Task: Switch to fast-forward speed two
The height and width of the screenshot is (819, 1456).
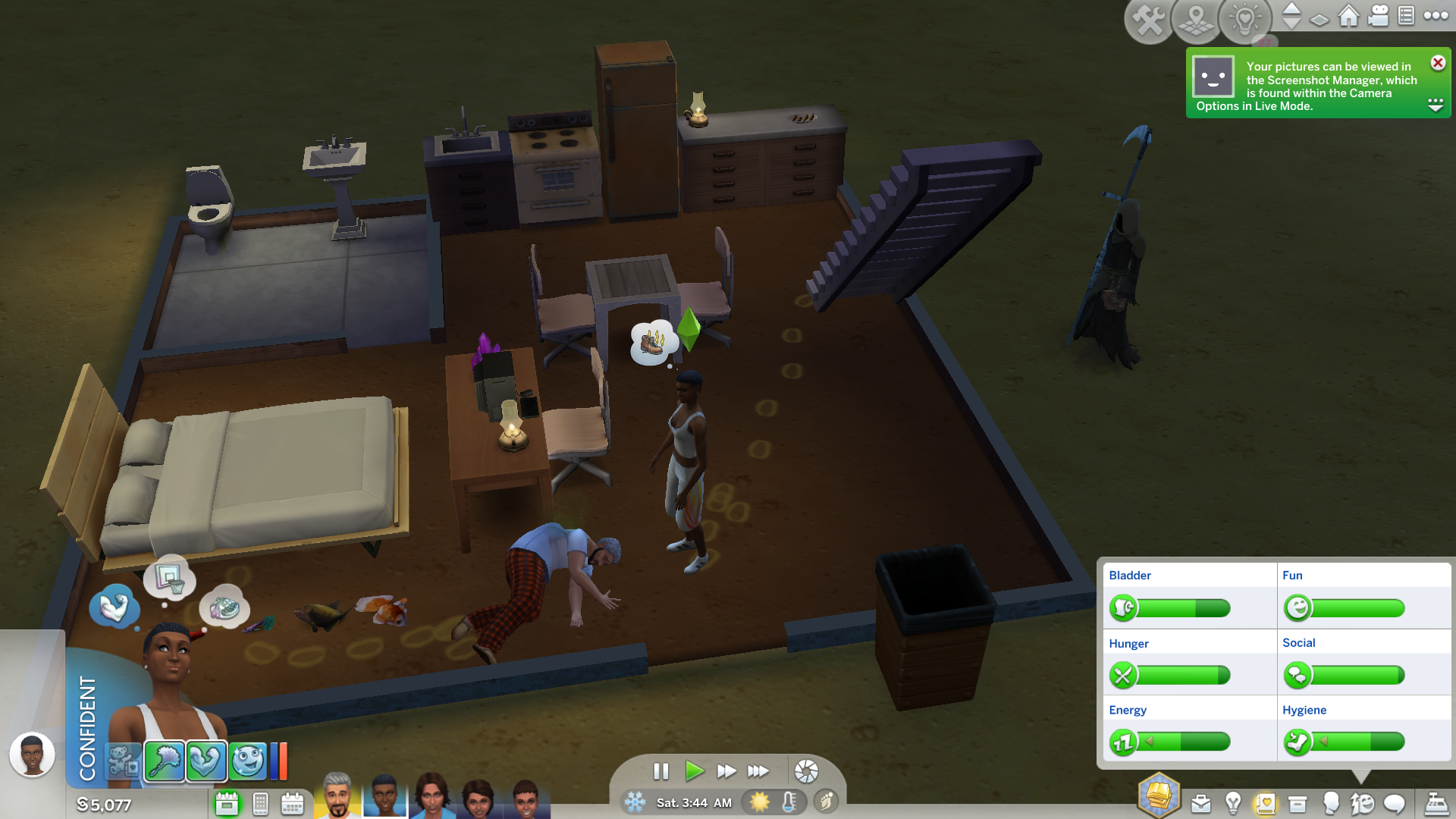Action: [726, 771]
